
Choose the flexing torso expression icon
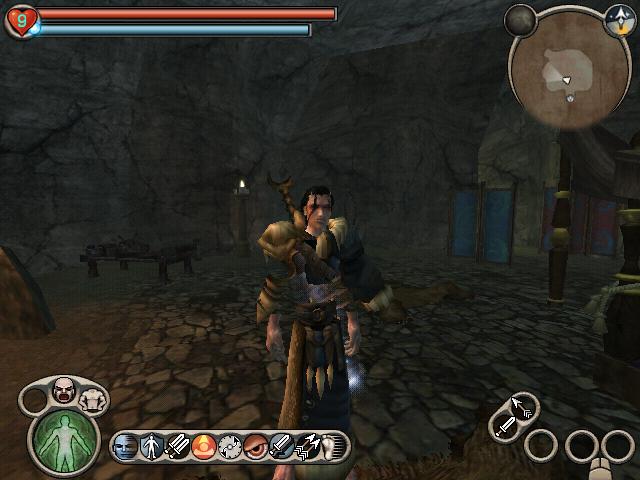pos(96,399)
